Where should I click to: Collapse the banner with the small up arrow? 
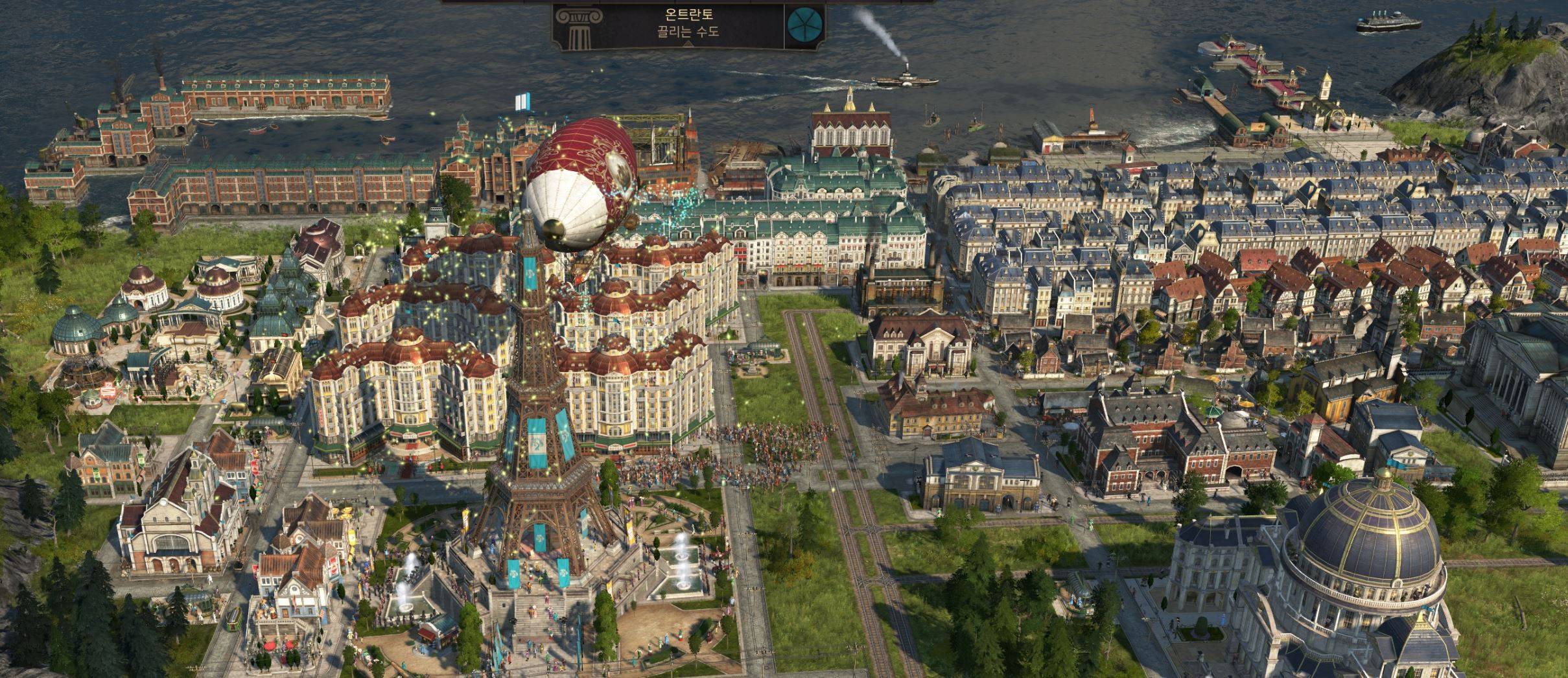688,45
